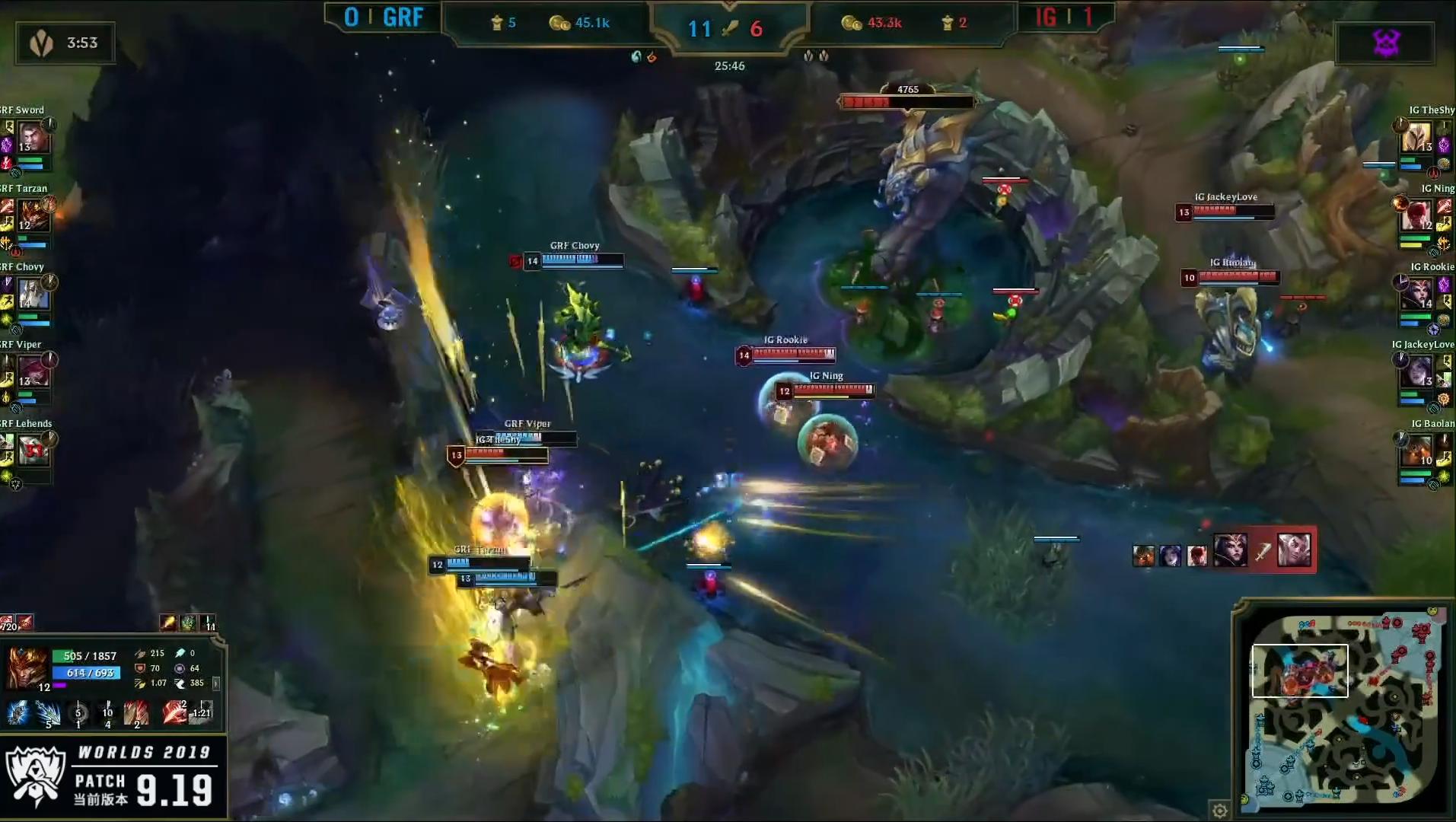Pick GRF Lehends' player portrait
Screen dimensions: 1456x822
click(x=32, y=451)
